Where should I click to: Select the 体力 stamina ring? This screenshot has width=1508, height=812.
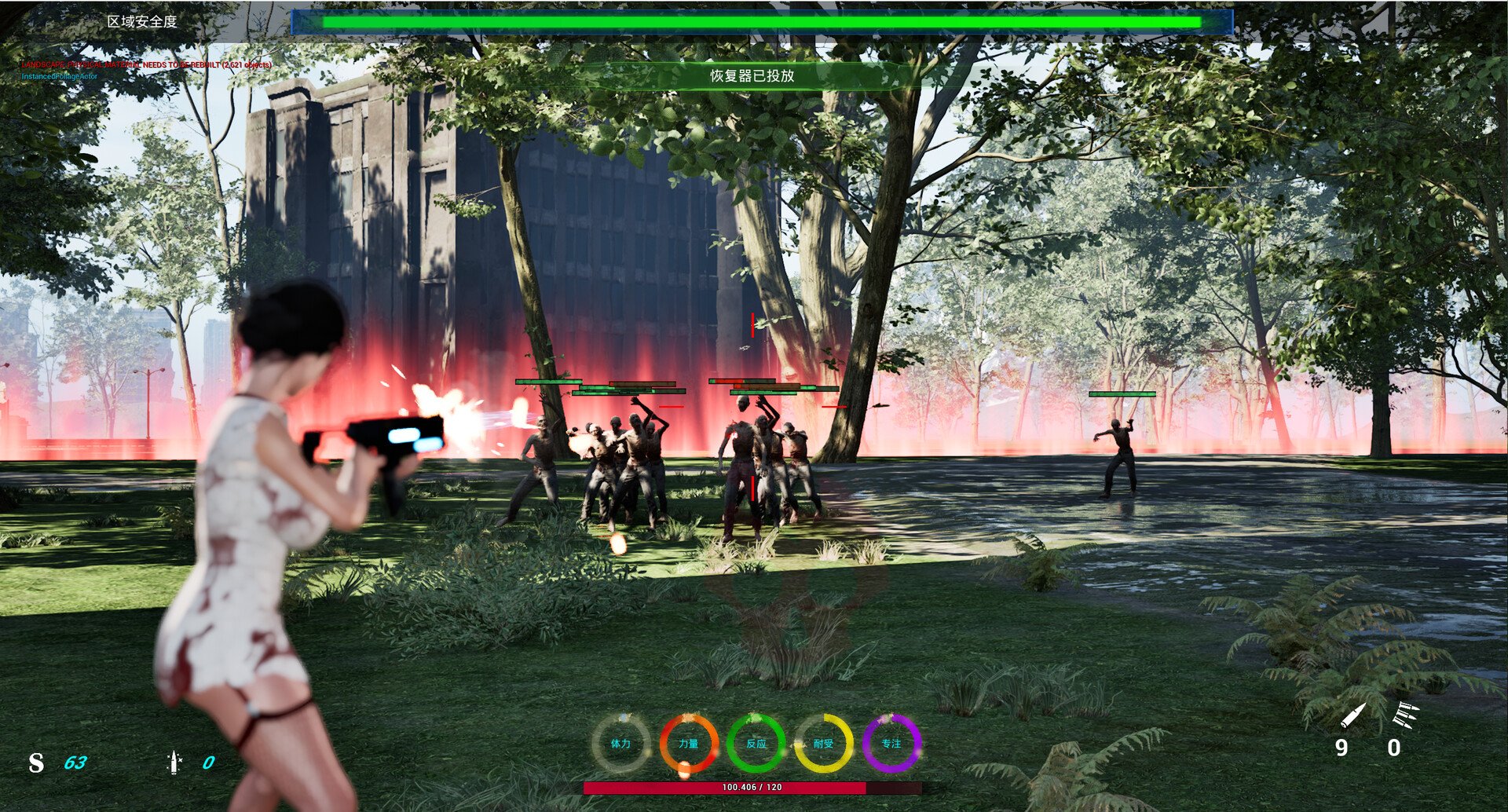(x=620, y=743)
